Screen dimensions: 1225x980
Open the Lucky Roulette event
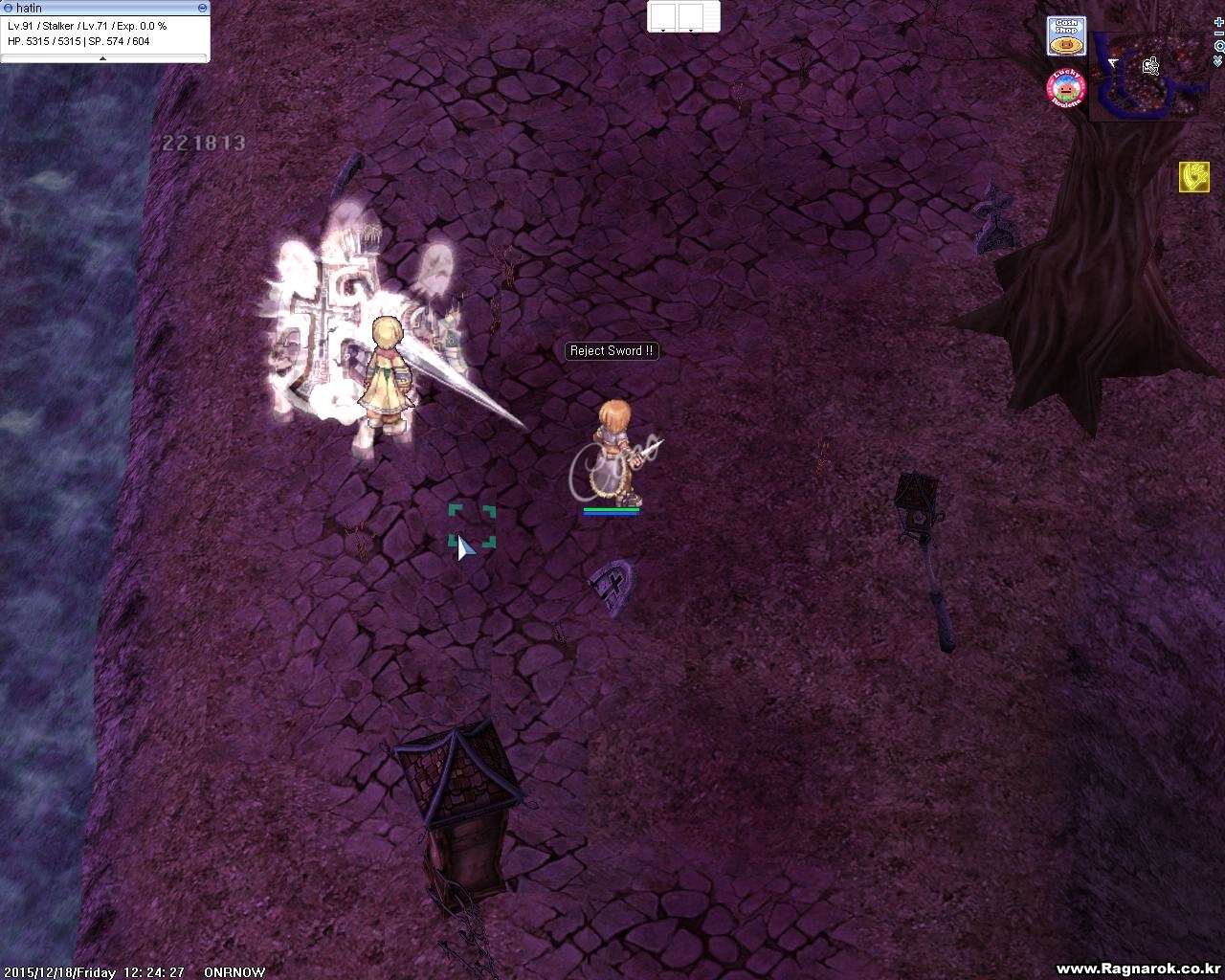point(1065,87)
